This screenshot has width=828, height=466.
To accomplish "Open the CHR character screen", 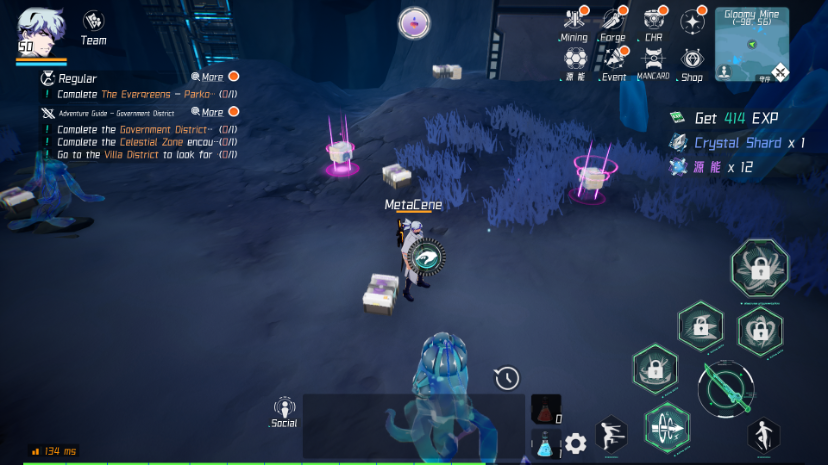I will pos(654,24).
